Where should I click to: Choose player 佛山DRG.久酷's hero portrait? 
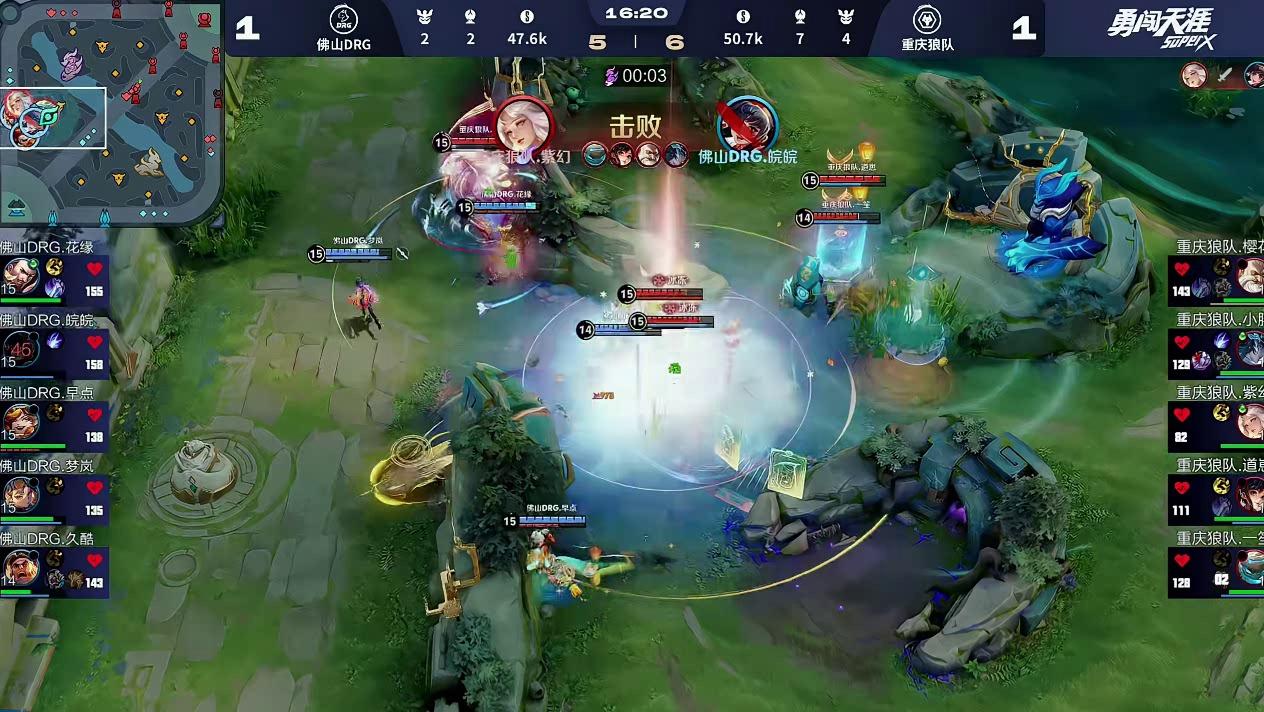pos(20,567)
